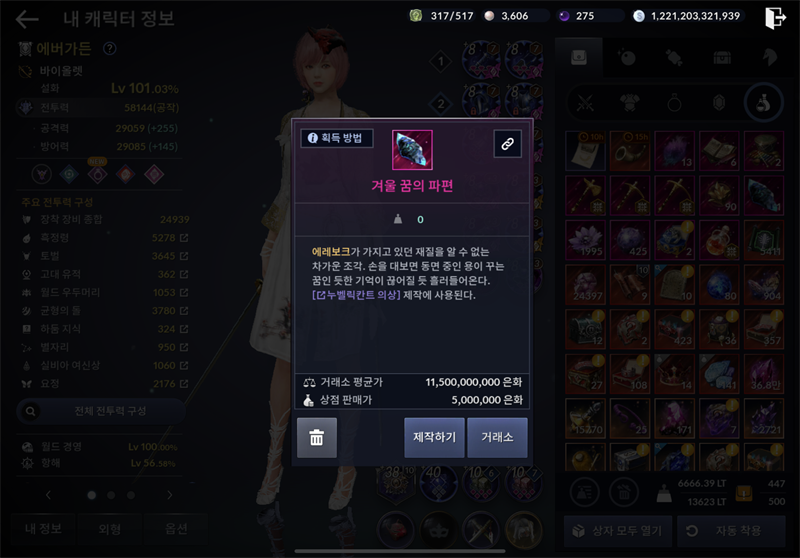Delete item with the trash can button
800x558 pixels.
tap(317, 437)
